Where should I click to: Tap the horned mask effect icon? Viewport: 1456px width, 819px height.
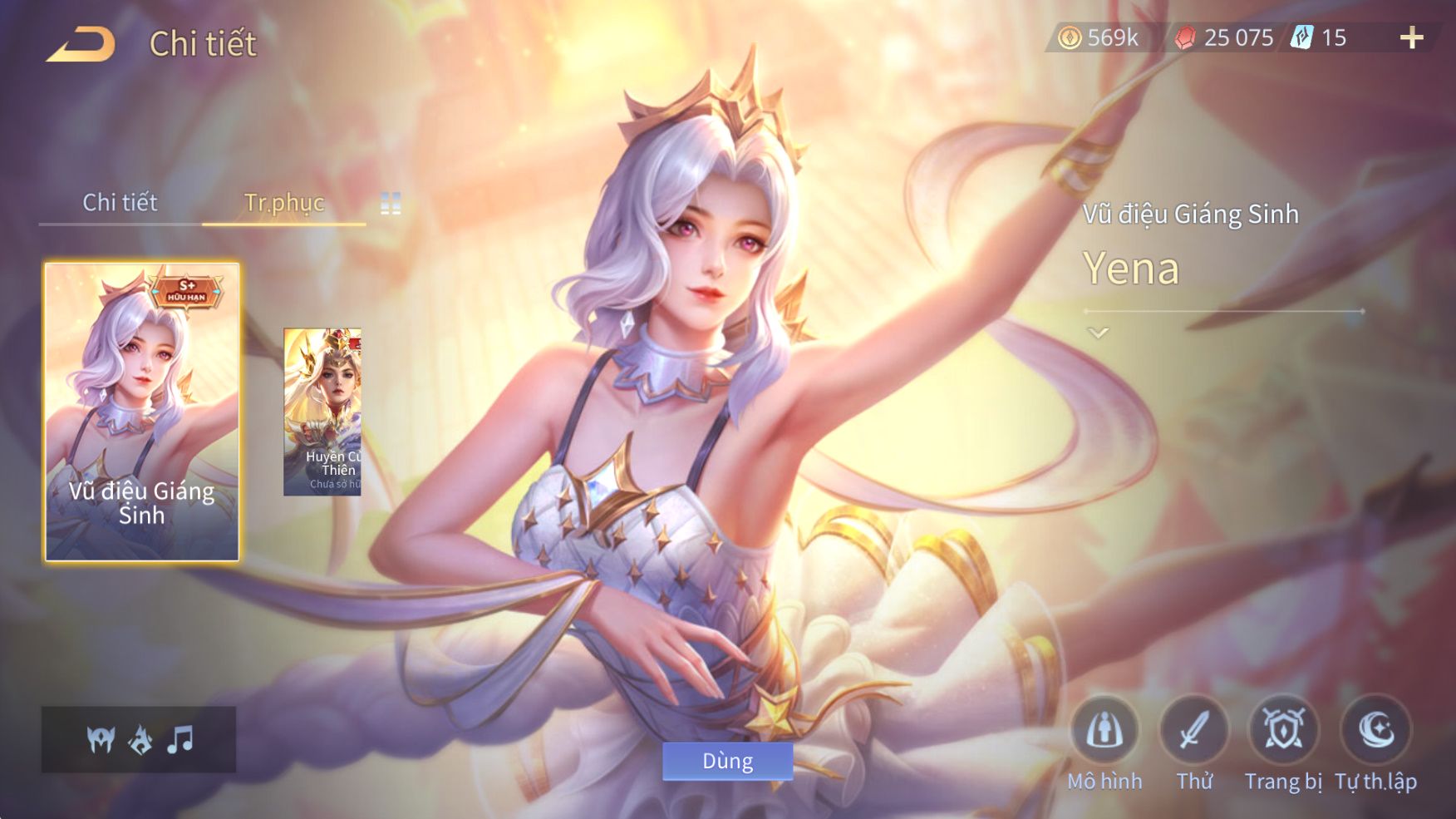pos(101,738)
